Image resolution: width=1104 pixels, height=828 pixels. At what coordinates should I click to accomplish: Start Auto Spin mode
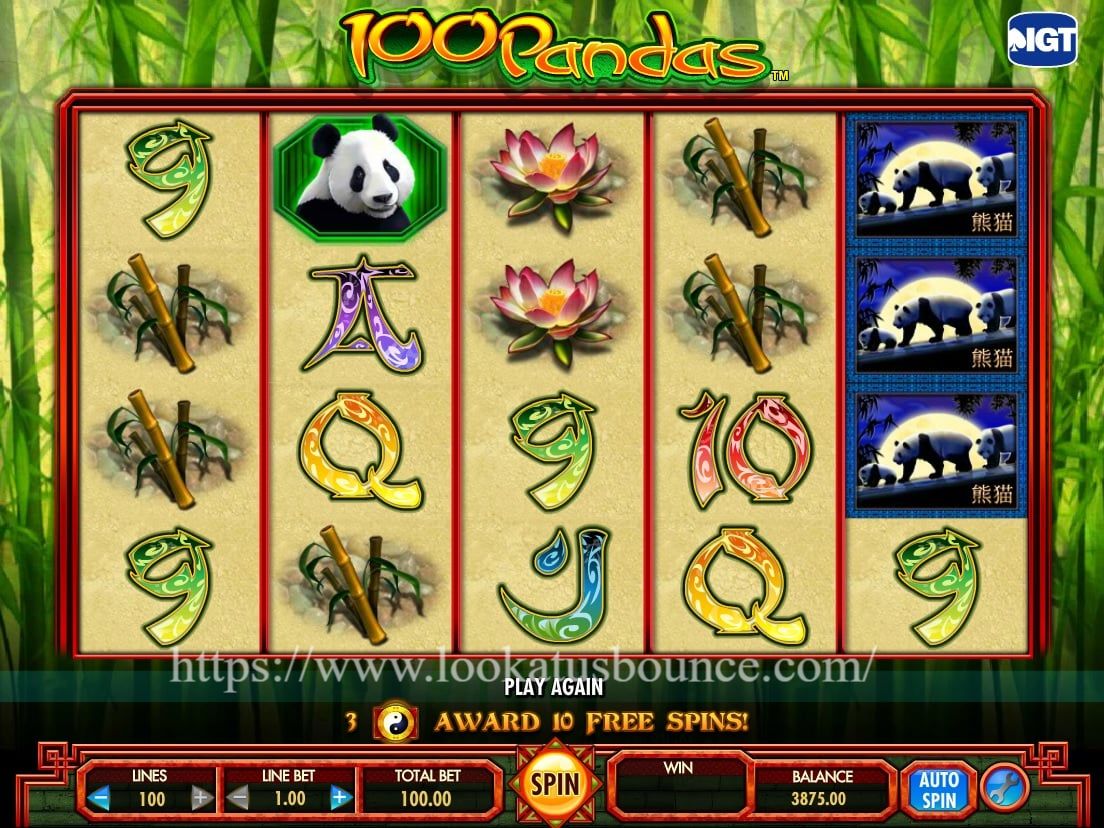pyautogui.click(x=938, y=789)
